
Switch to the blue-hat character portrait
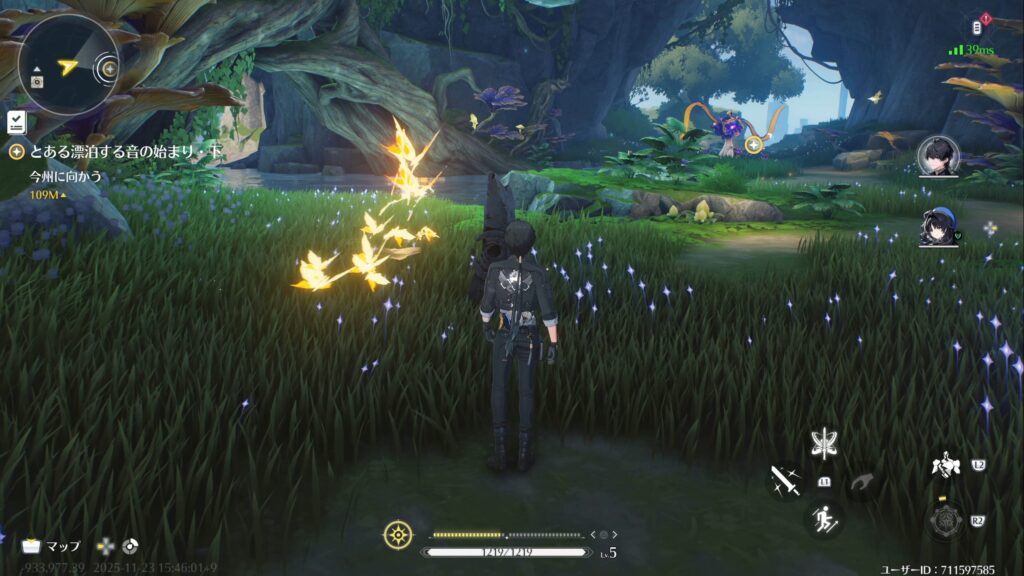pos(939,227)
